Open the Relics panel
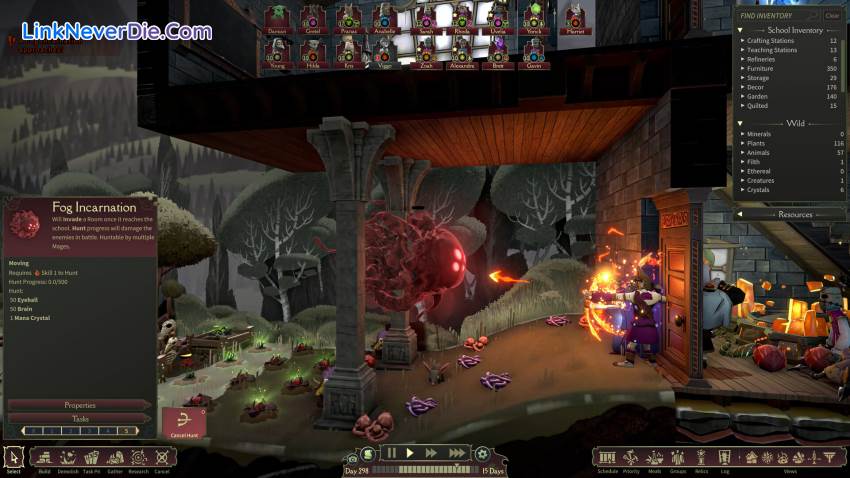The width and height of the screenshot is (850, 478). pyautogui.click(x=702, y=458)
